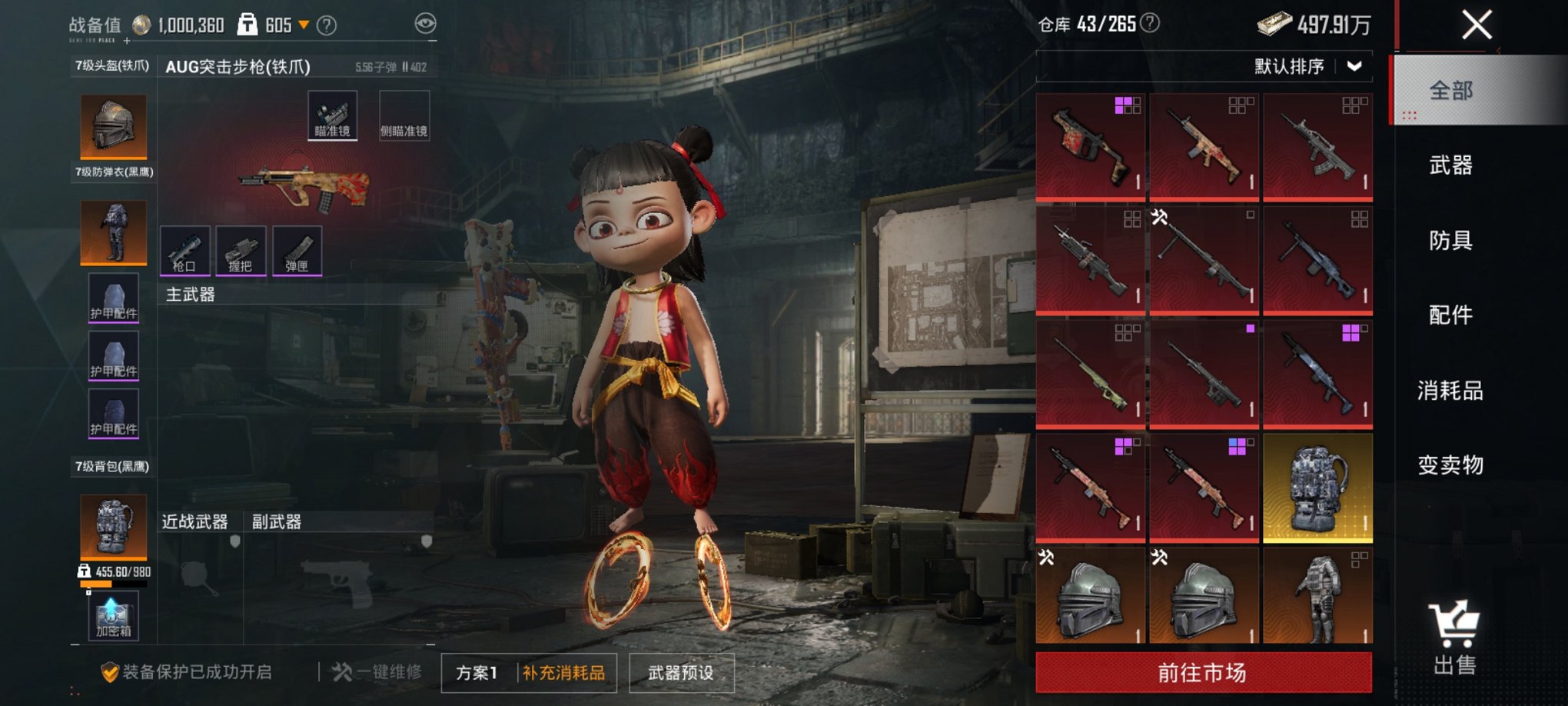Open the 武器预设 weapon preset
Viewport: 1568px width, 706px height.
click(x=681, y=673)
